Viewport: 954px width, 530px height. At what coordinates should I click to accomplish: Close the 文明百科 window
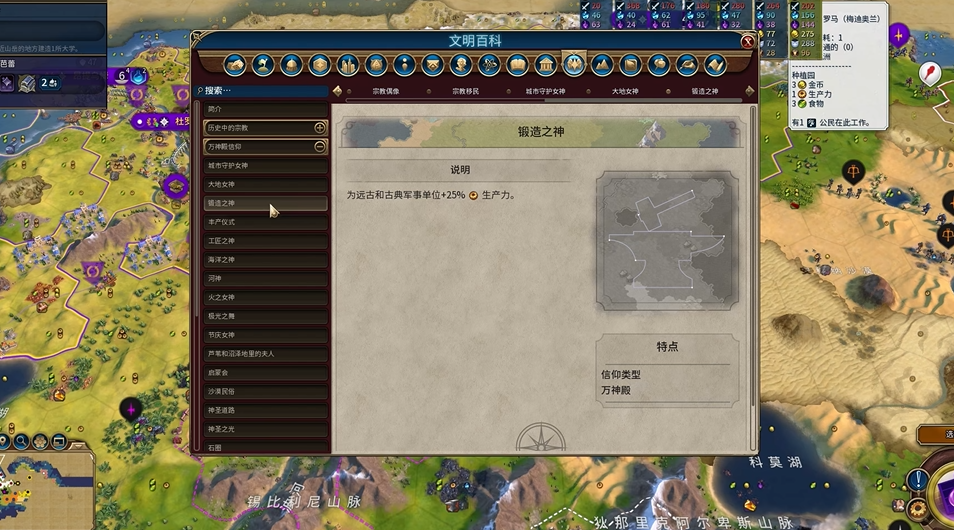(x=748, y=41)
